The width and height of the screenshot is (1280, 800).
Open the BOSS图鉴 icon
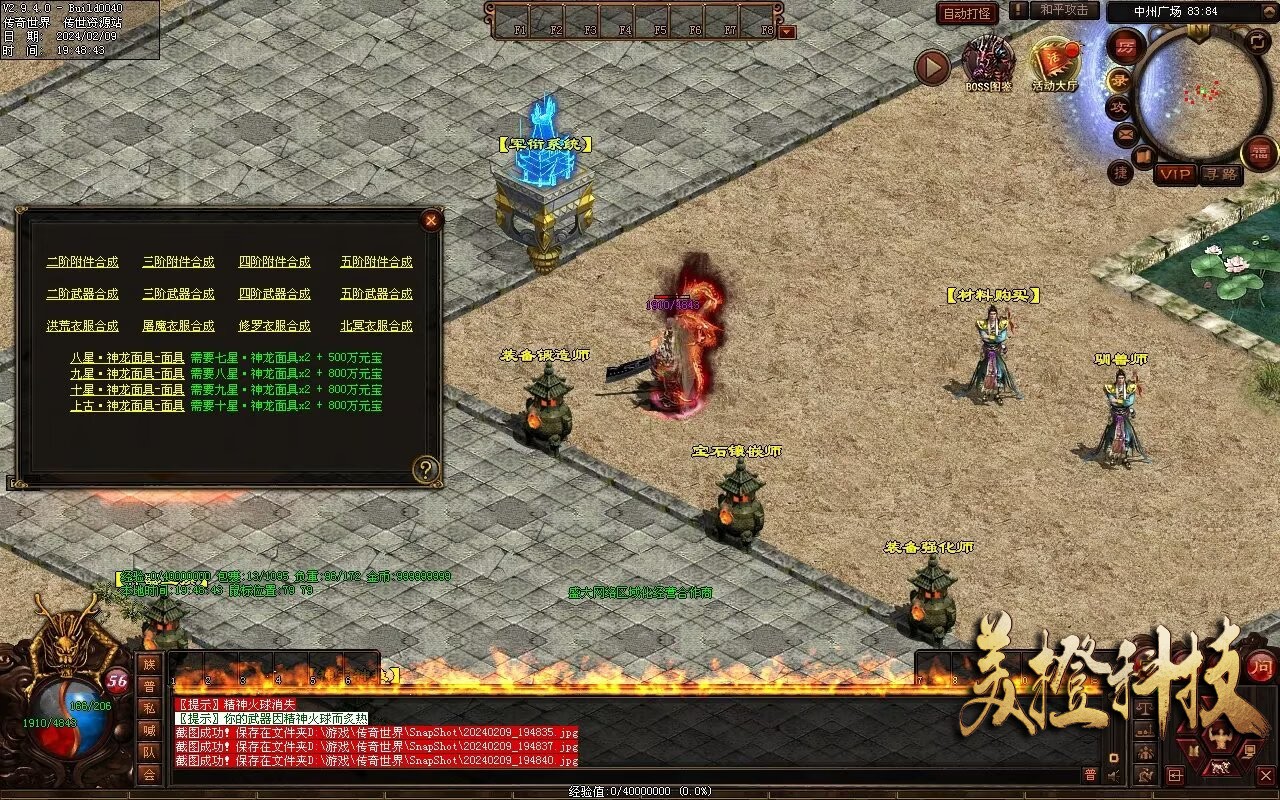coord(988,62)
